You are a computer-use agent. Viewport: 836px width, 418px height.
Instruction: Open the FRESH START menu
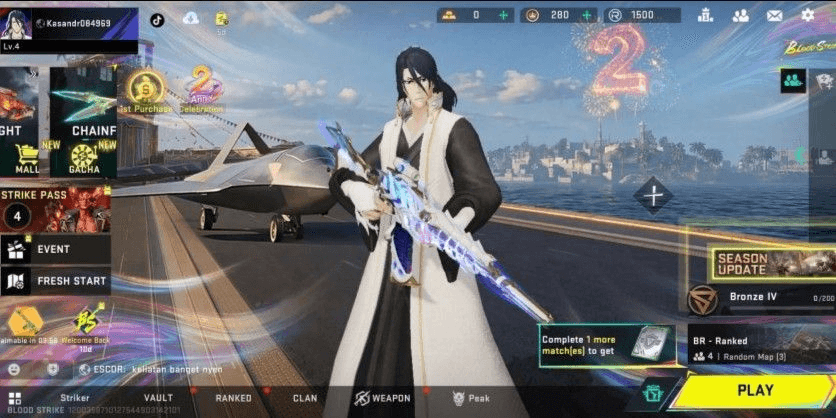56,281
